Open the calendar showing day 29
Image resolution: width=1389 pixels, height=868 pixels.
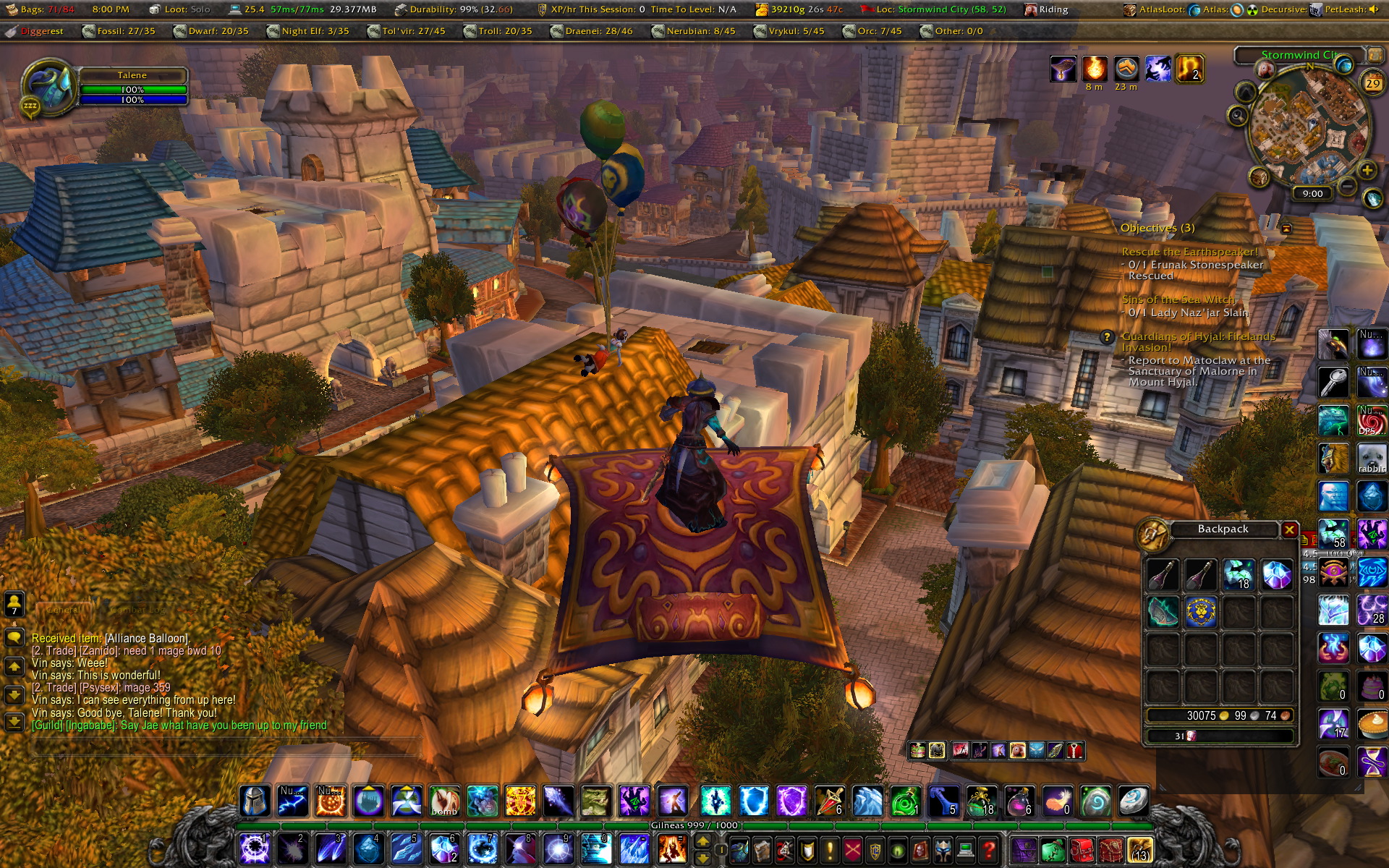(1372, 82)
